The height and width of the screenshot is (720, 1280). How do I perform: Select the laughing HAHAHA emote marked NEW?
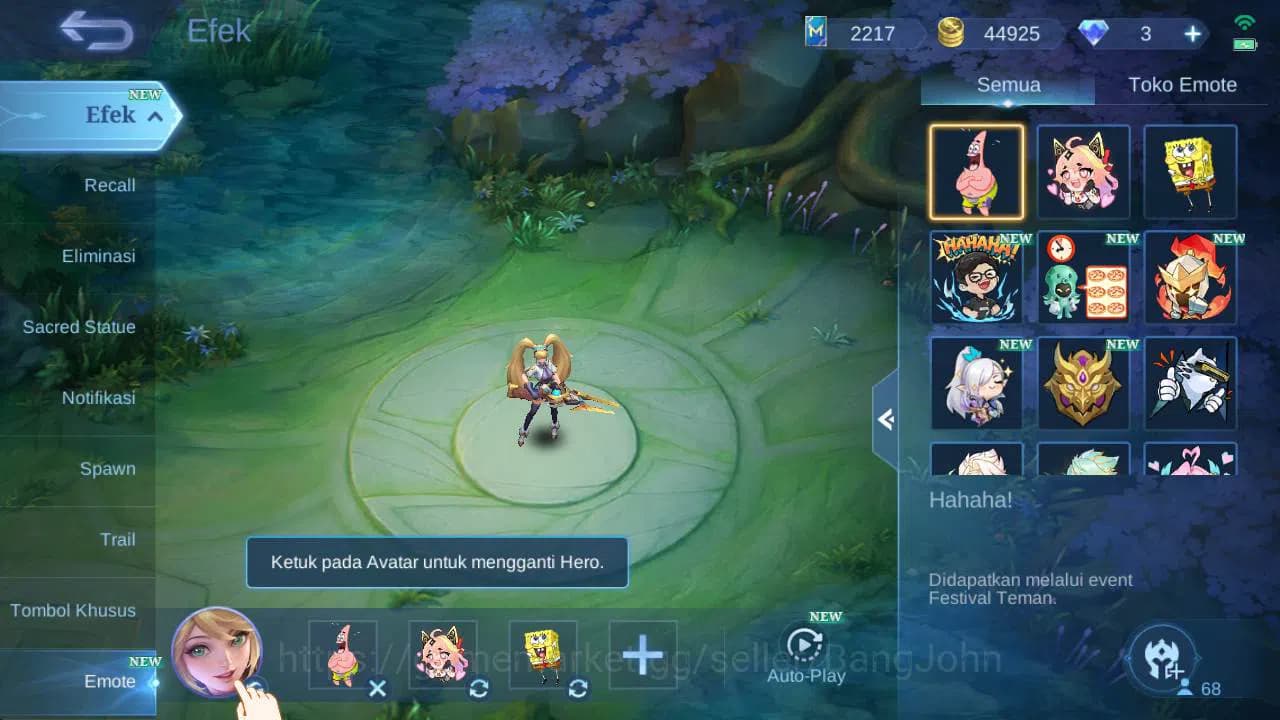coord(976,277)
